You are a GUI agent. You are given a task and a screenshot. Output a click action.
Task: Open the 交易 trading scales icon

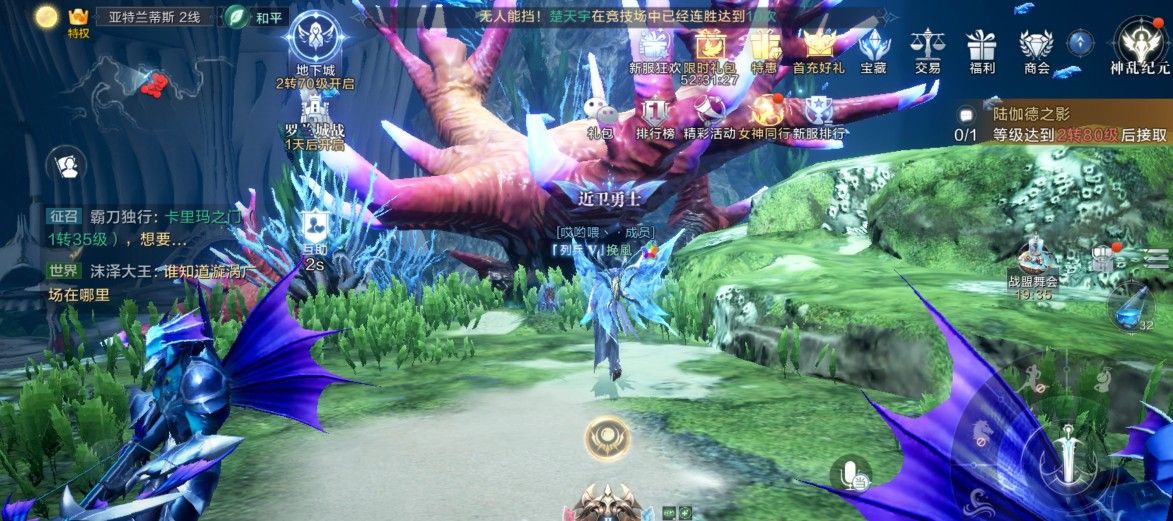[x=927, y=48]
